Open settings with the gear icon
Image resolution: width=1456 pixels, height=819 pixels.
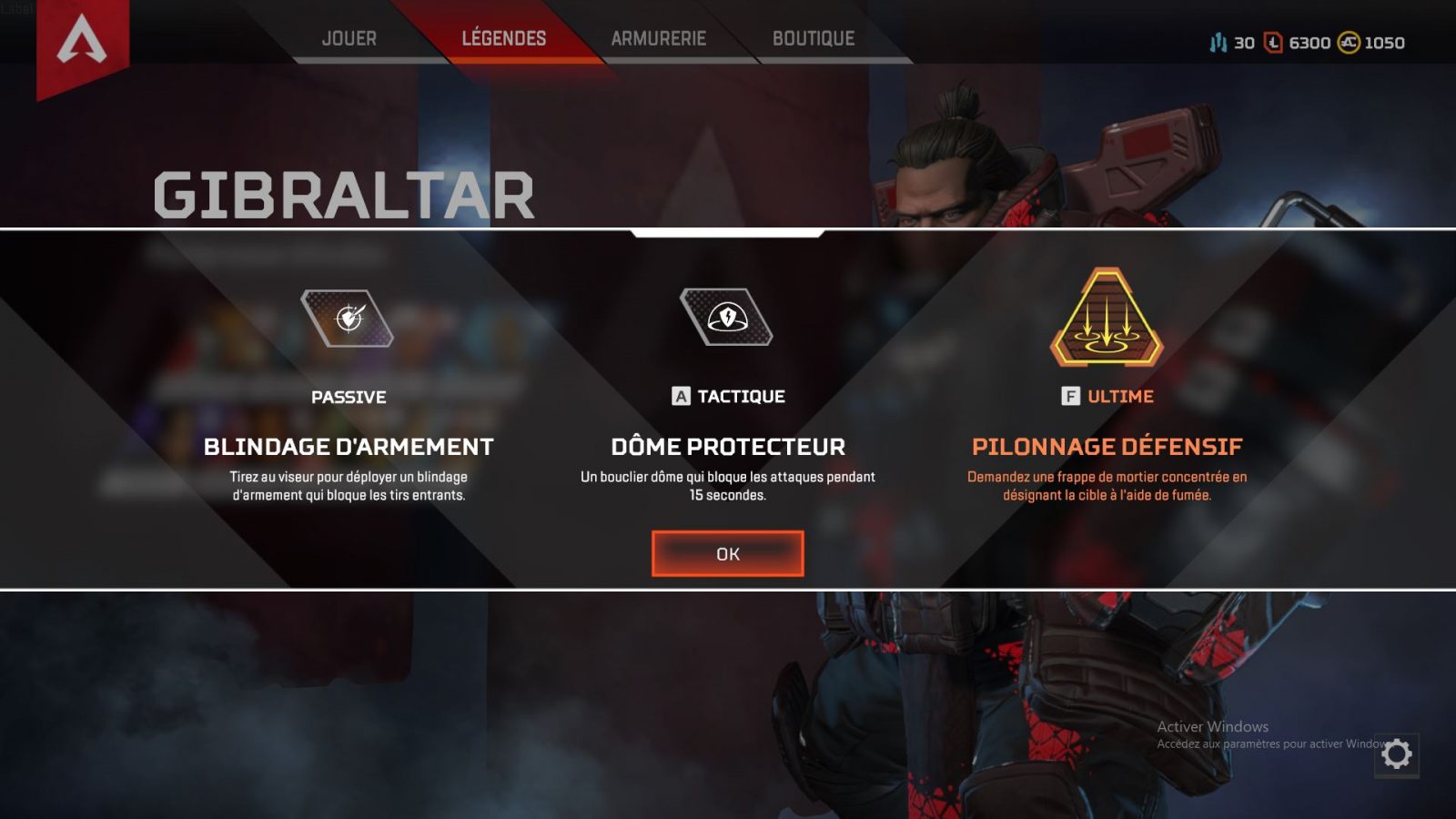pos(1397,753)
